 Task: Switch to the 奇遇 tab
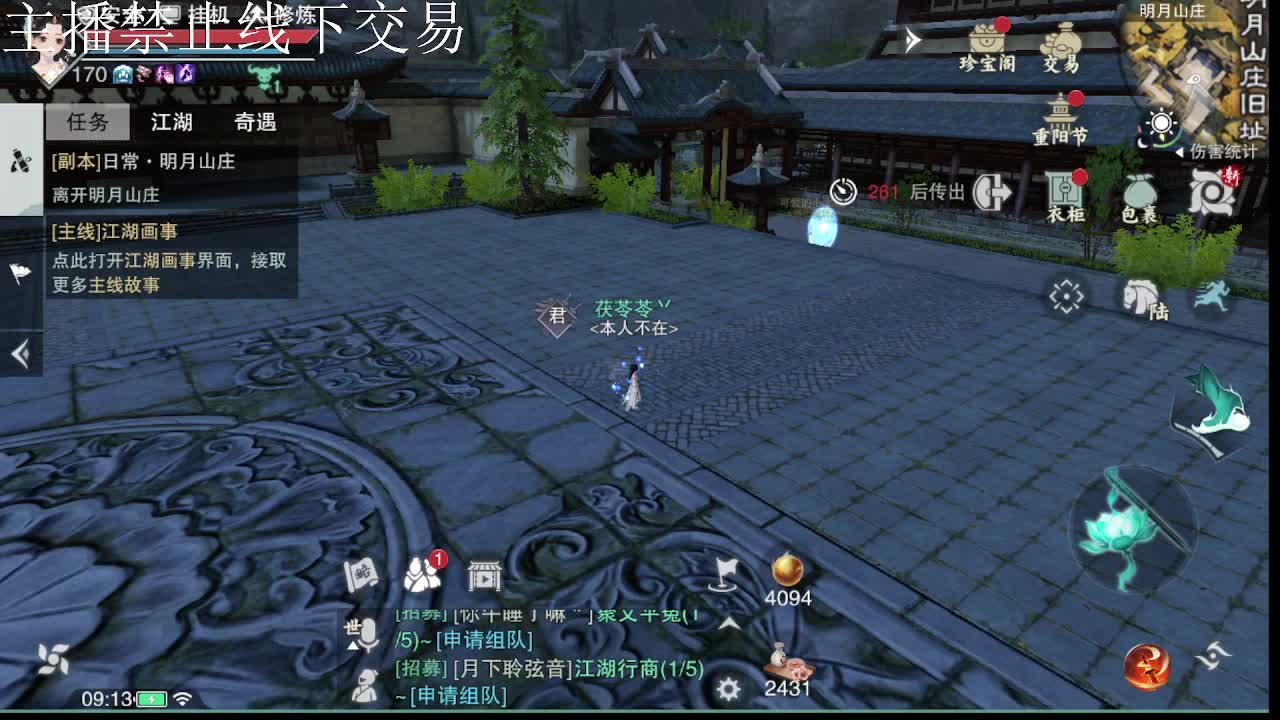pyautogui.click(x=255, y=122)
